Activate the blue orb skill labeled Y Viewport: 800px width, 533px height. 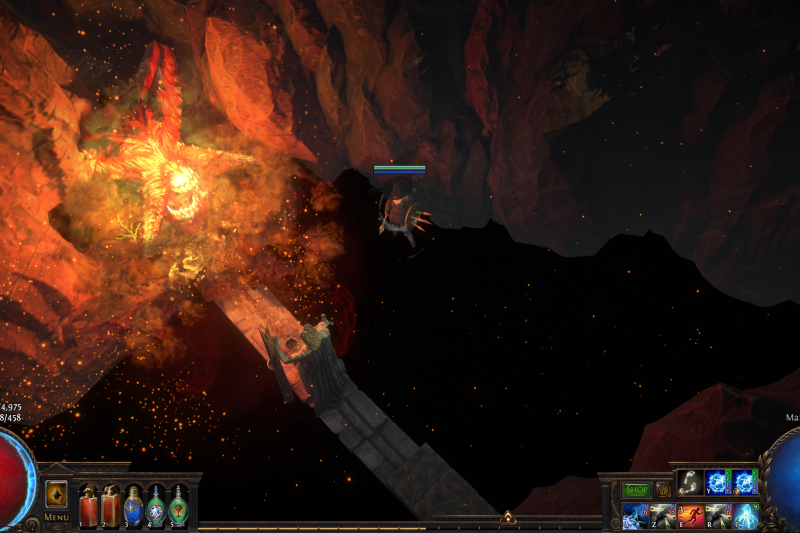point(718,483)
